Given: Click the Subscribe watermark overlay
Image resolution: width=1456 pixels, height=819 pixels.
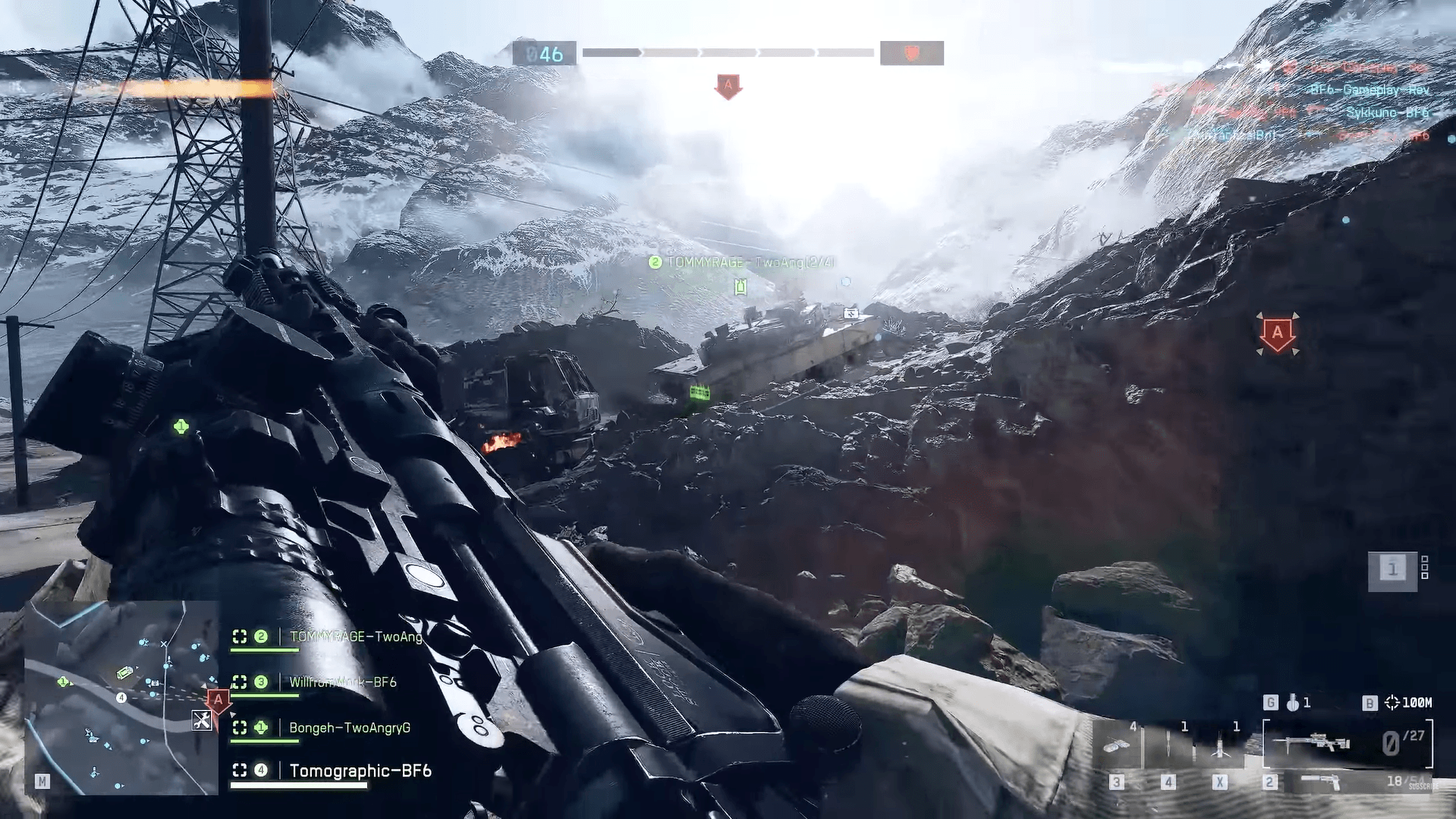Looking at the screenshot, I should (1423, 787).
